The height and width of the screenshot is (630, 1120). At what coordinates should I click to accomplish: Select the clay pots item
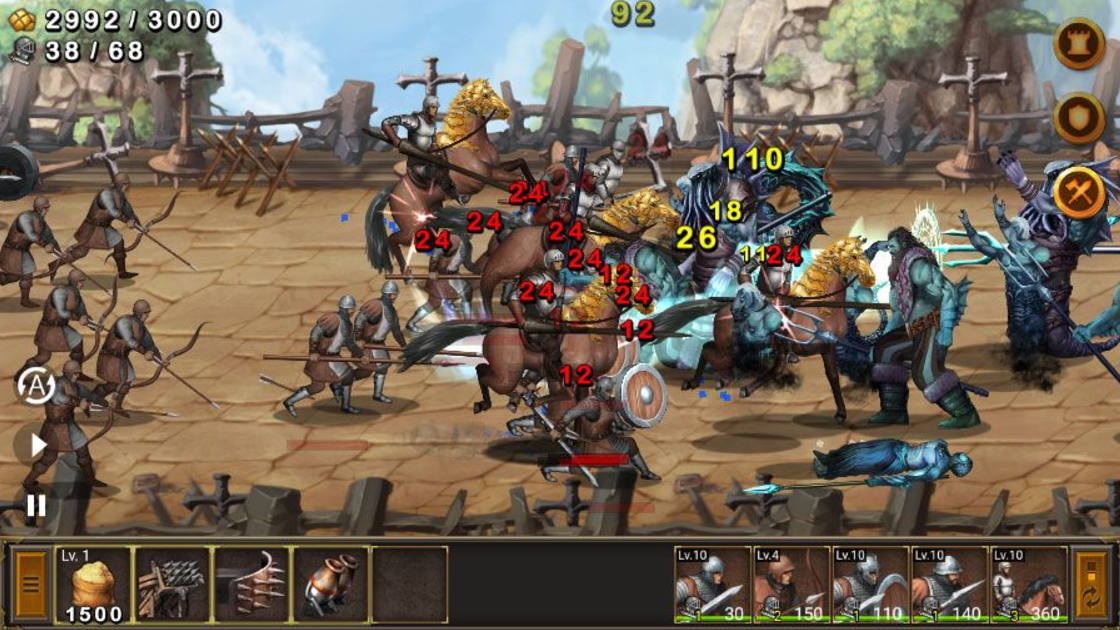(330, 585)
